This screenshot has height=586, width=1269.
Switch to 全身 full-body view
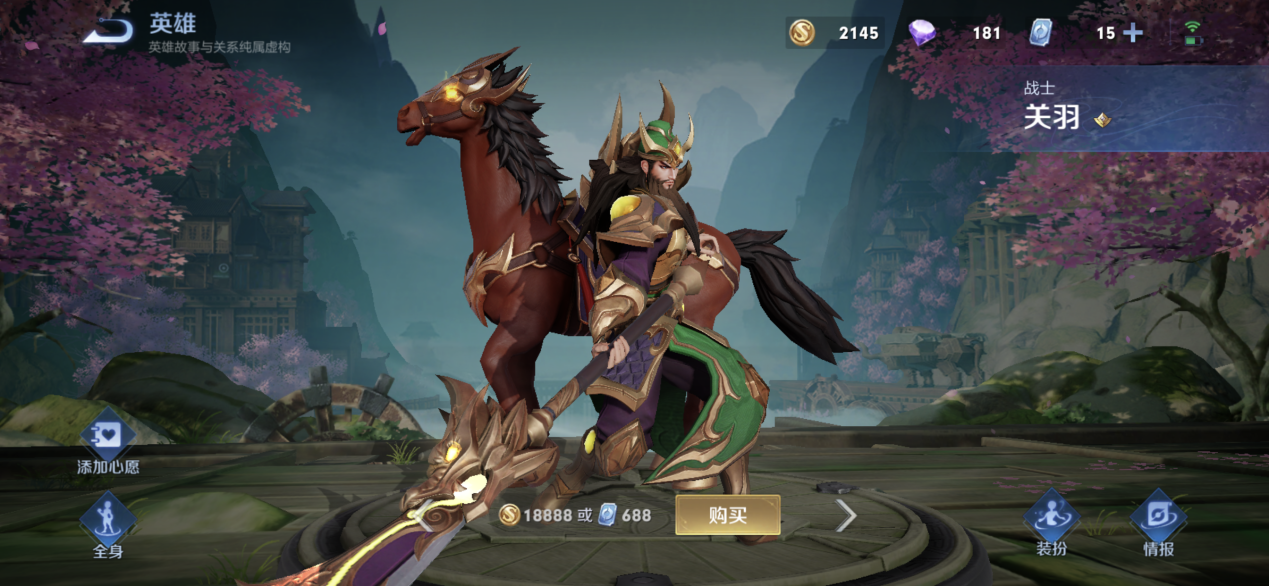click(x=108, y=524)
